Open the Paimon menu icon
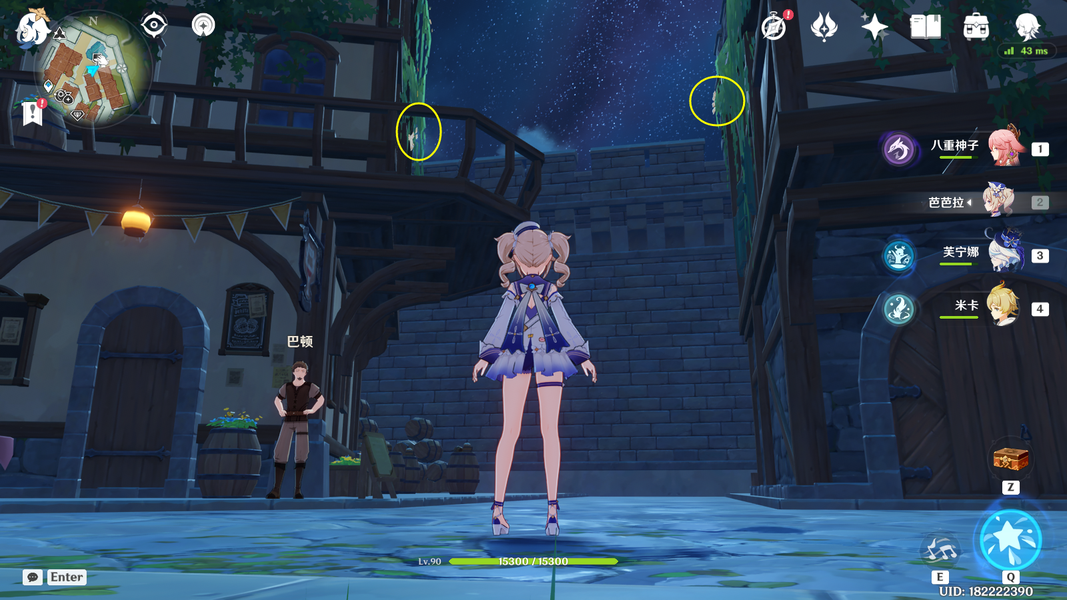This screenshot has height=600, width=1067. coord(31,27)
